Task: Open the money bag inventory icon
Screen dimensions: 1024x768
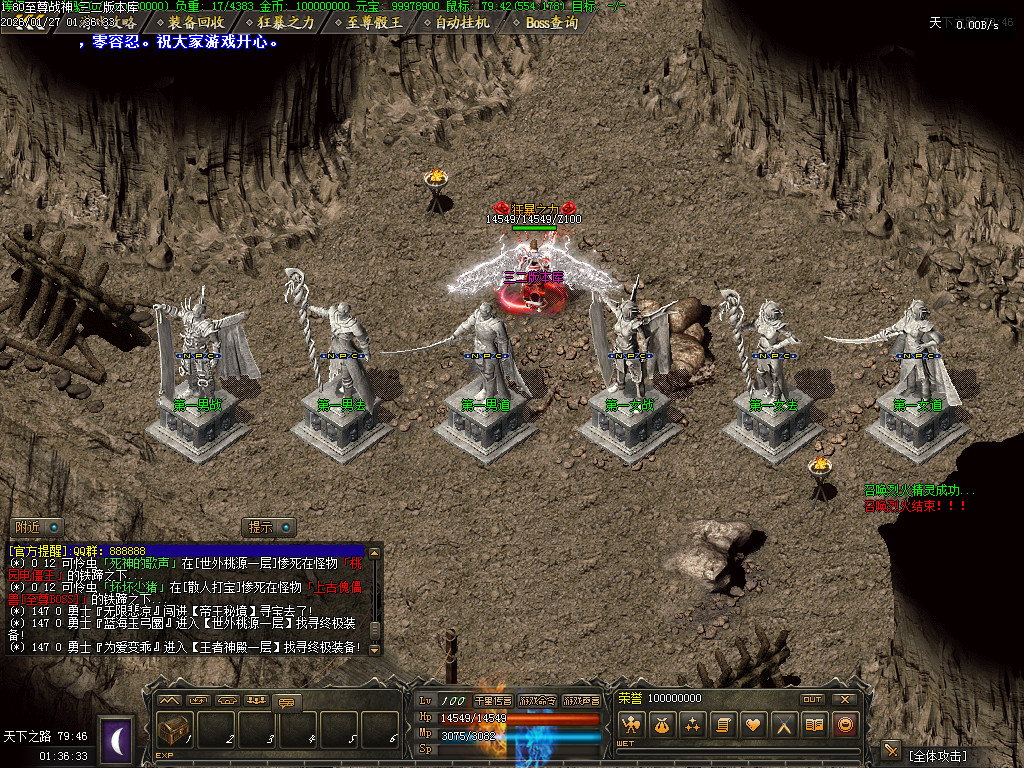Action: click(x=661, y=725)
